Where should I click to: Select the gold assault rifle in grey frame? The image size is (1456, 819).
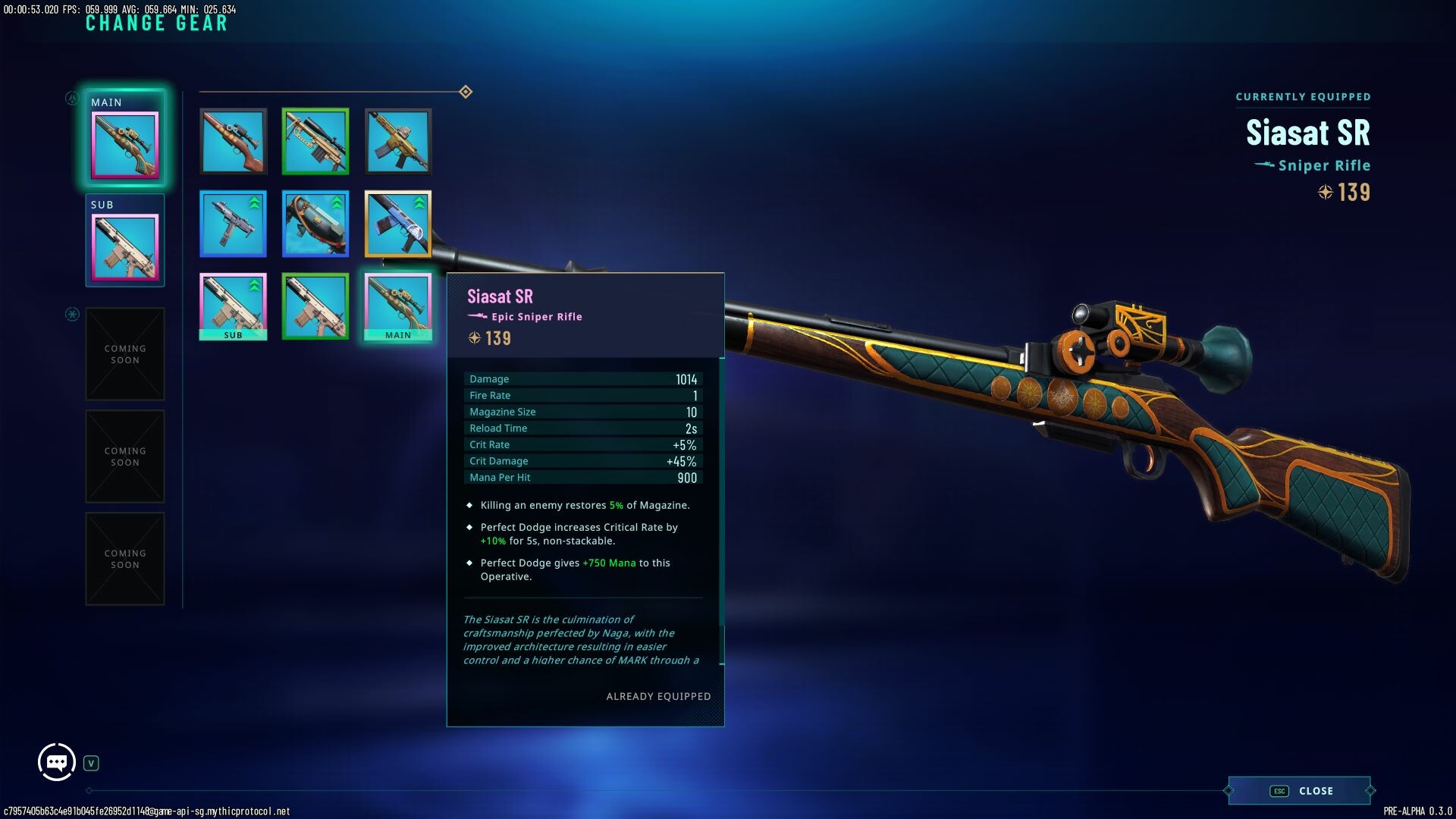pyautogui.click(x=398, y=141)
